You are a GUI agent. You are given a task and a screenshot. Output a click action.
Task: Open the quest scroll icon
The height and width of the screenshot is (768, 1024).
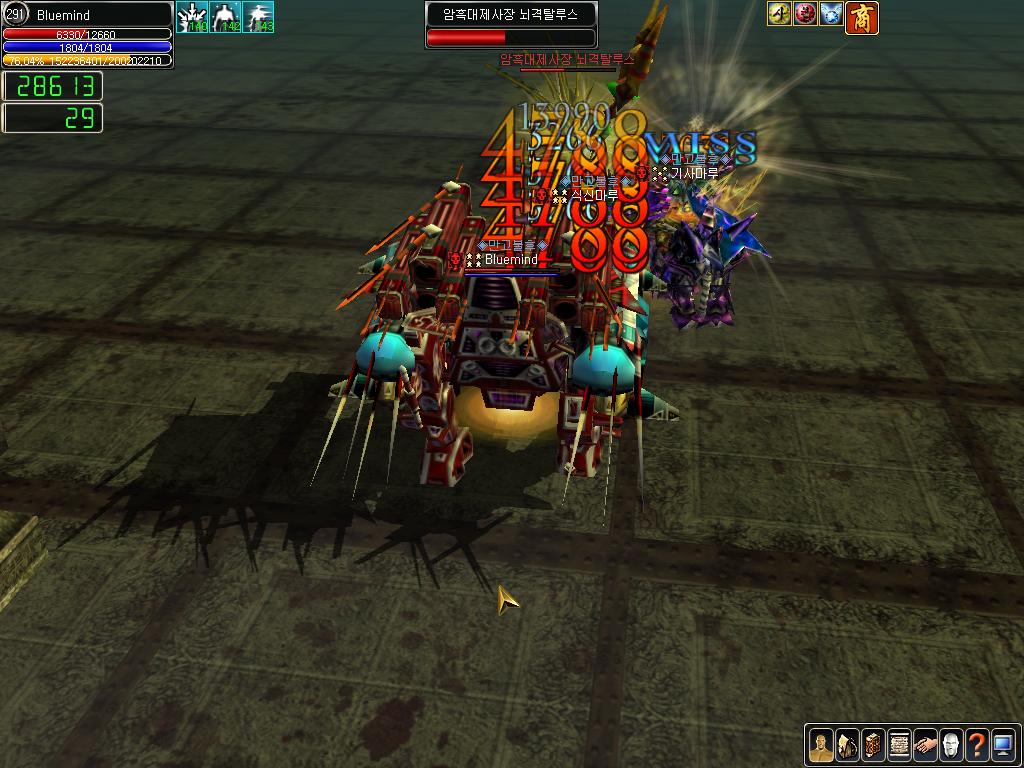(898, 744)
